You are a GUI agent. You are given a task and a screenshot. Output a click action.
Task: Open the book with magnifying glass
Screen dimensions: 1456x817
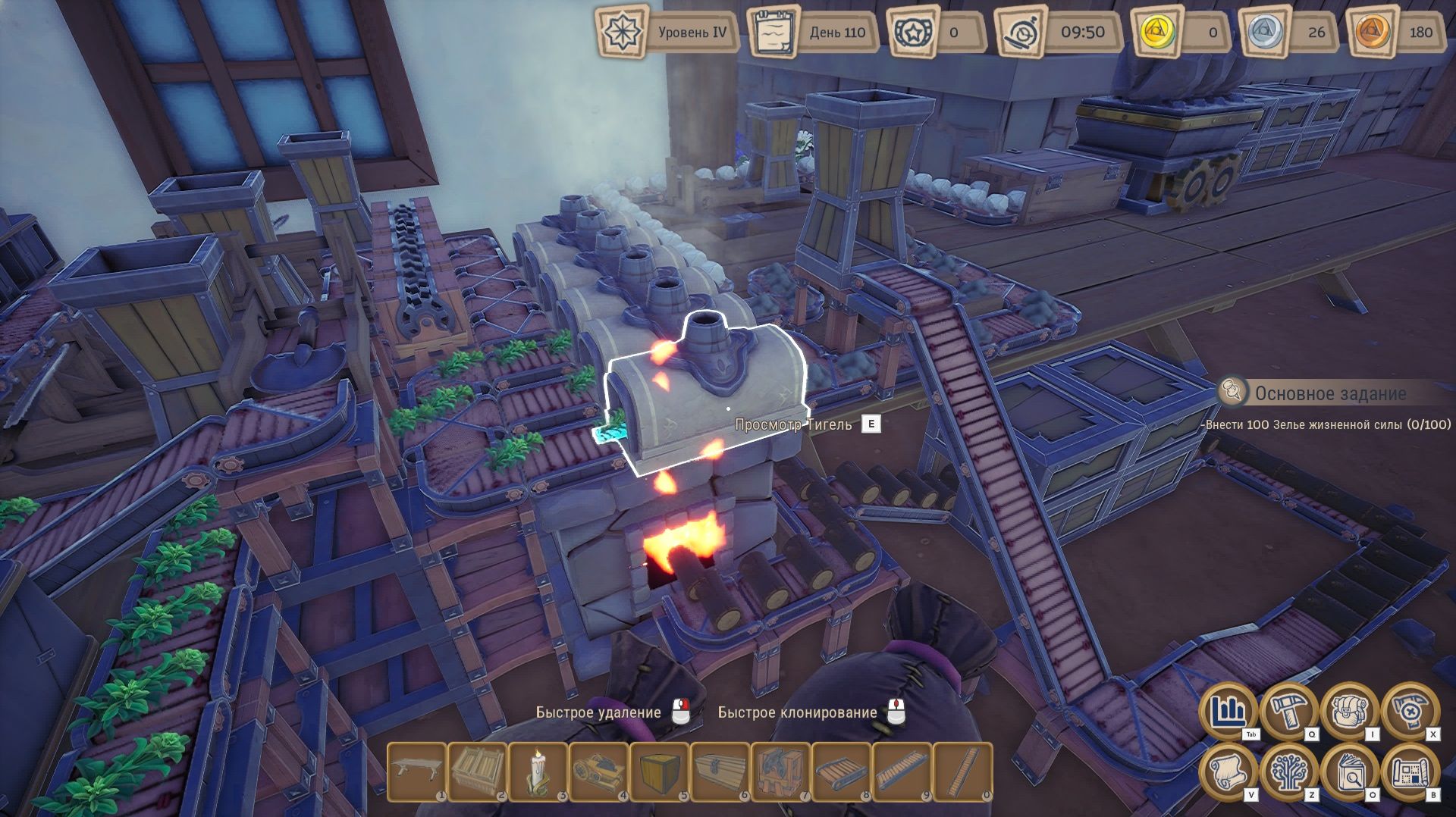[x=1349, y=772]
